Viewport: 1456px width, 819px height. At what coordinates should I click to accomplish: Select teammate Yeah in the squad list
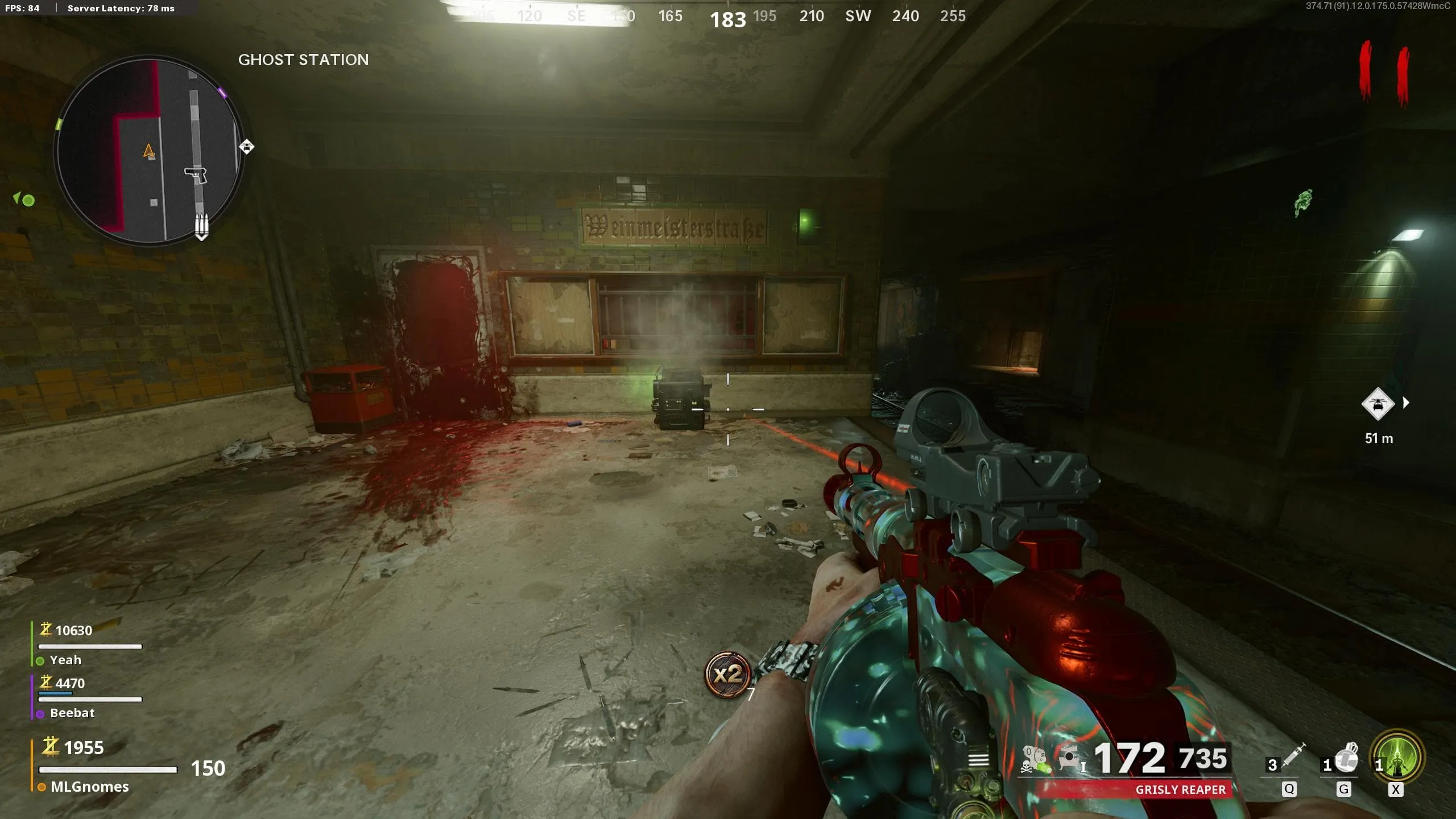[65, 660]
